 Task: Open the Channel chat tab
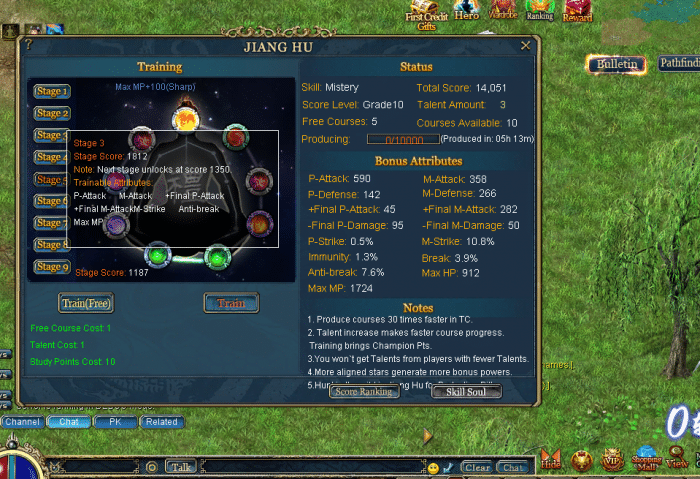click(21, 422)
